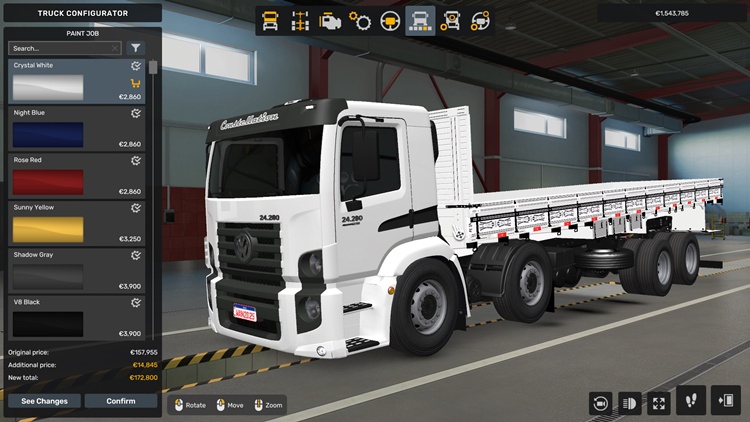Switch to the truck cabin category
The height and width of the screenshot is (422, 750).
[x=270, y=21]
